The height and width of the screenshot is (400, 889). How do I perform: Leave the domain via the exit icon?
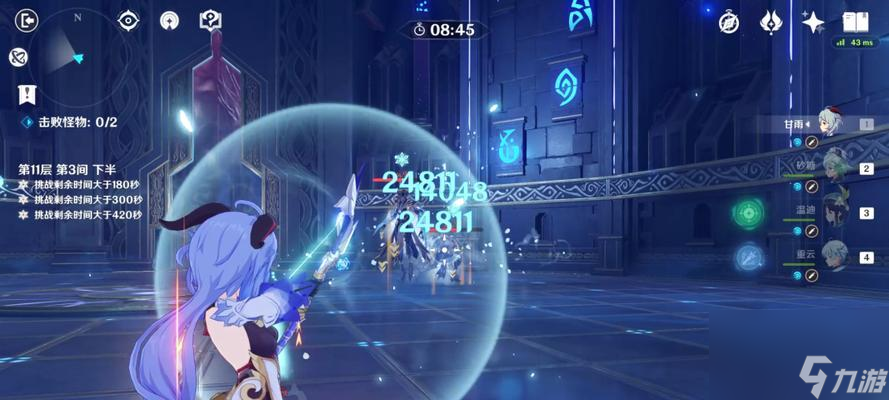click(26, 20)
